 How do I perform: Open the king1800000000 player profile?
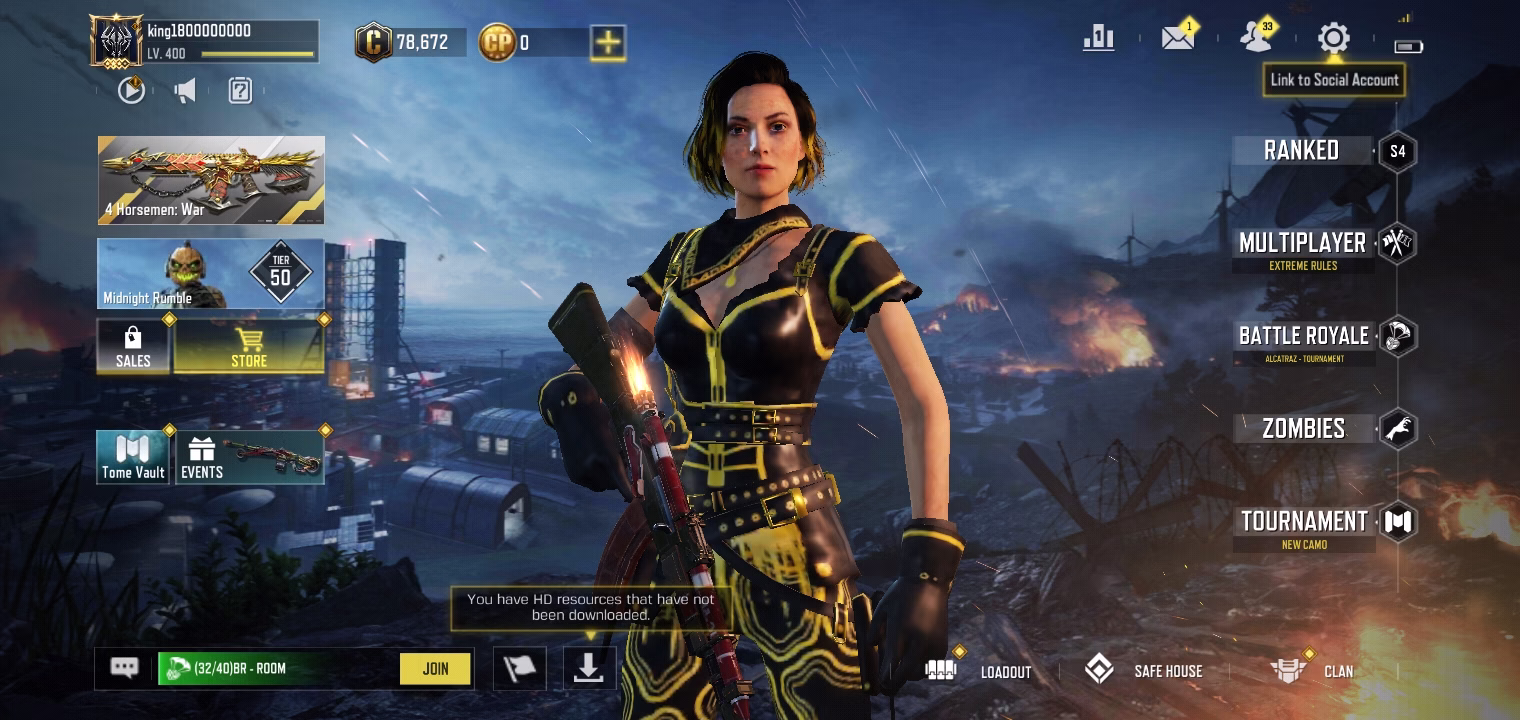(117, 42)
